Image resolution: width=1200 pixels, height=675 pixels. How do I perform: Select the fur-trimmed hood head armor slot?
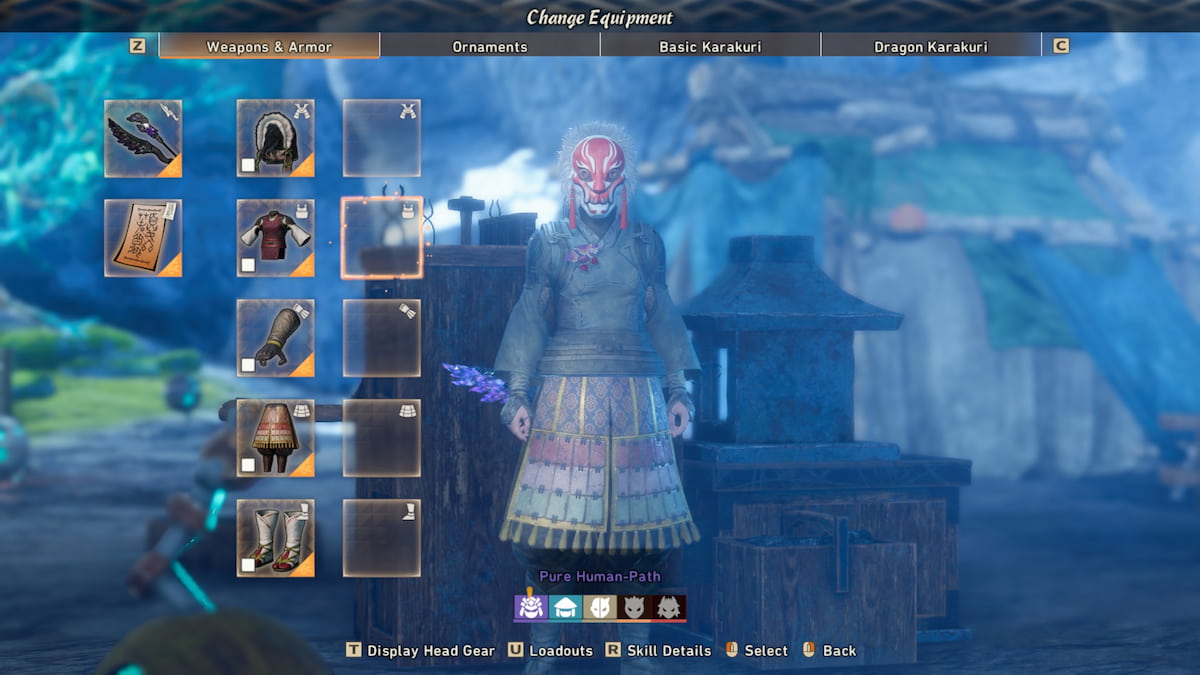point(275,139)
